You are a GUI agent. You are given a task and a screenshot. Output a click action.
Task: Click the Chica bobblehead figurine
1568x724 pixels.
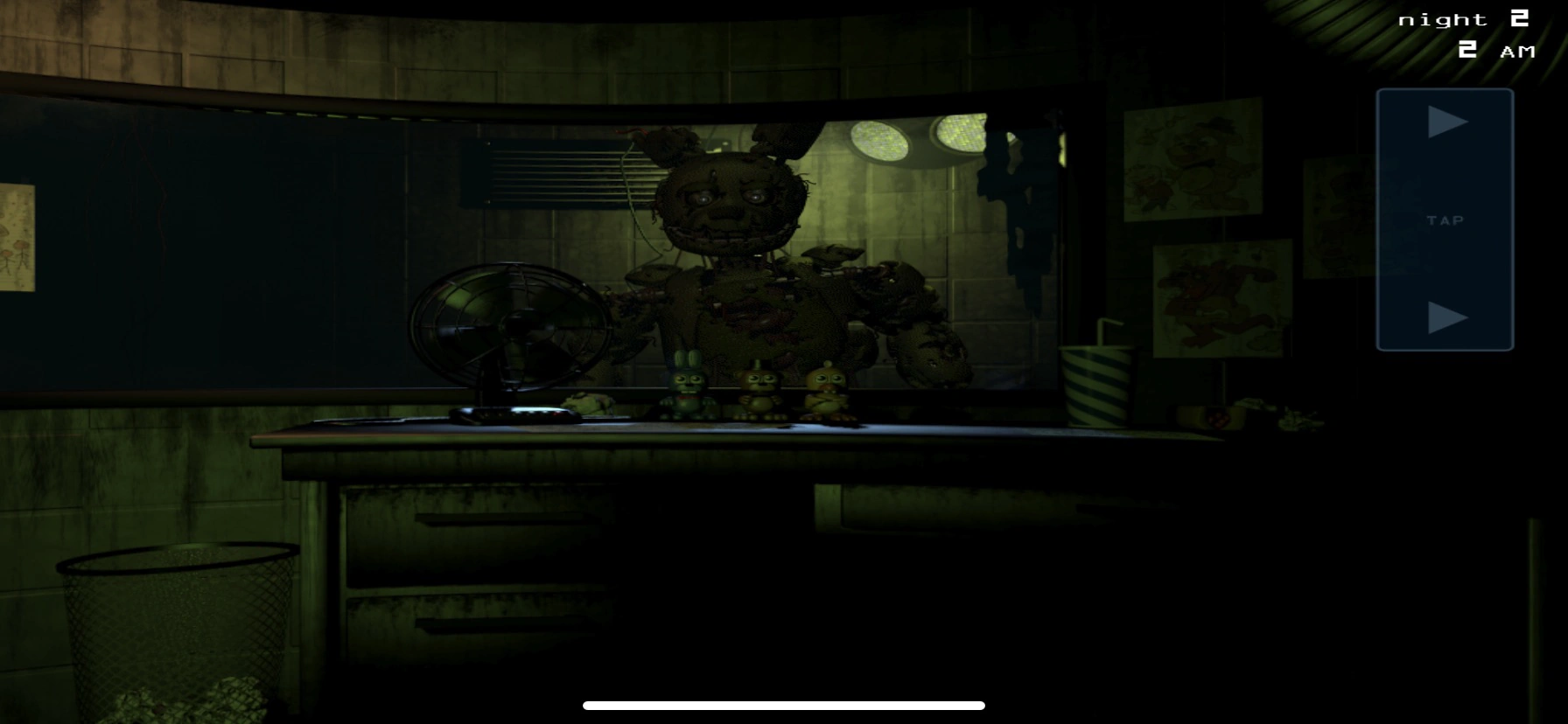point(826,389)
